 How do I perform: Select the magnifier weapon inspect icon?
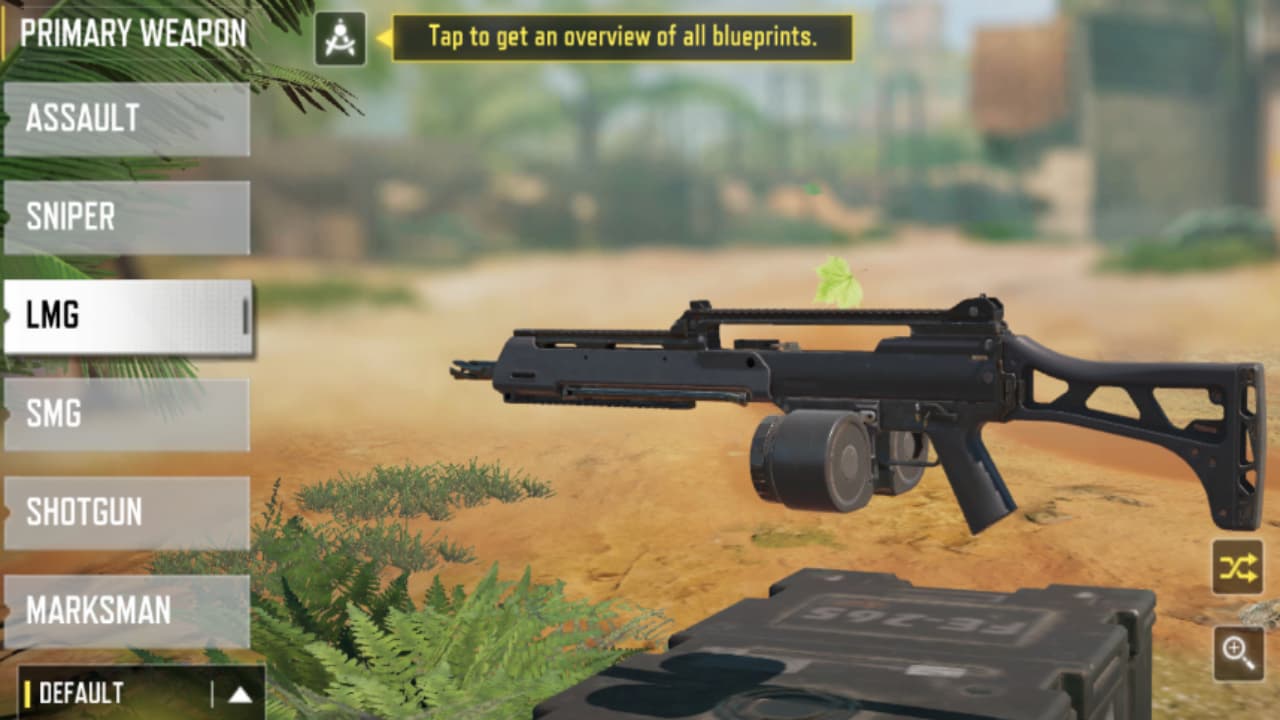tap(1240, 652)
